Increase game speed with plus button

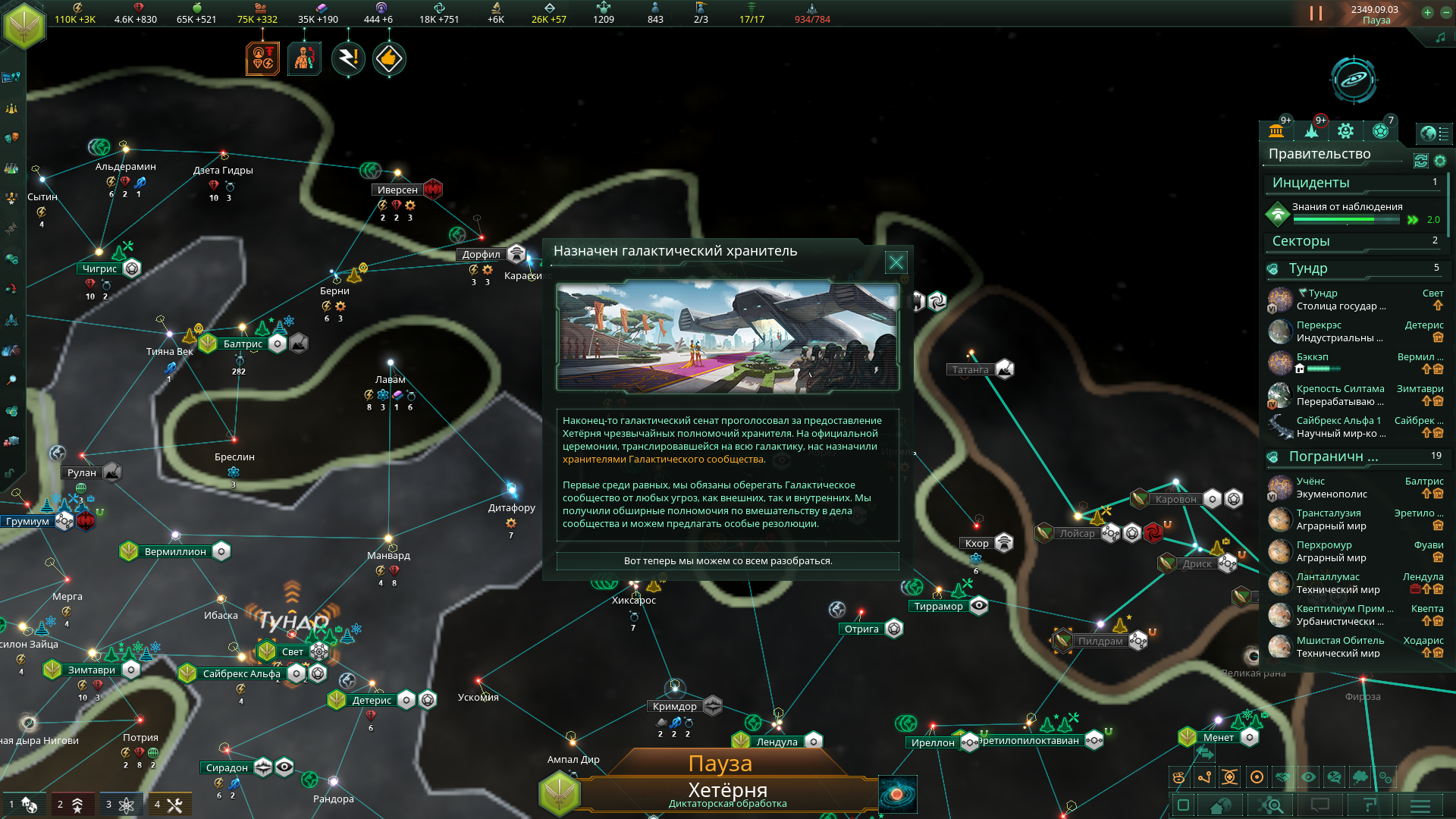(x=1427, y=12)
